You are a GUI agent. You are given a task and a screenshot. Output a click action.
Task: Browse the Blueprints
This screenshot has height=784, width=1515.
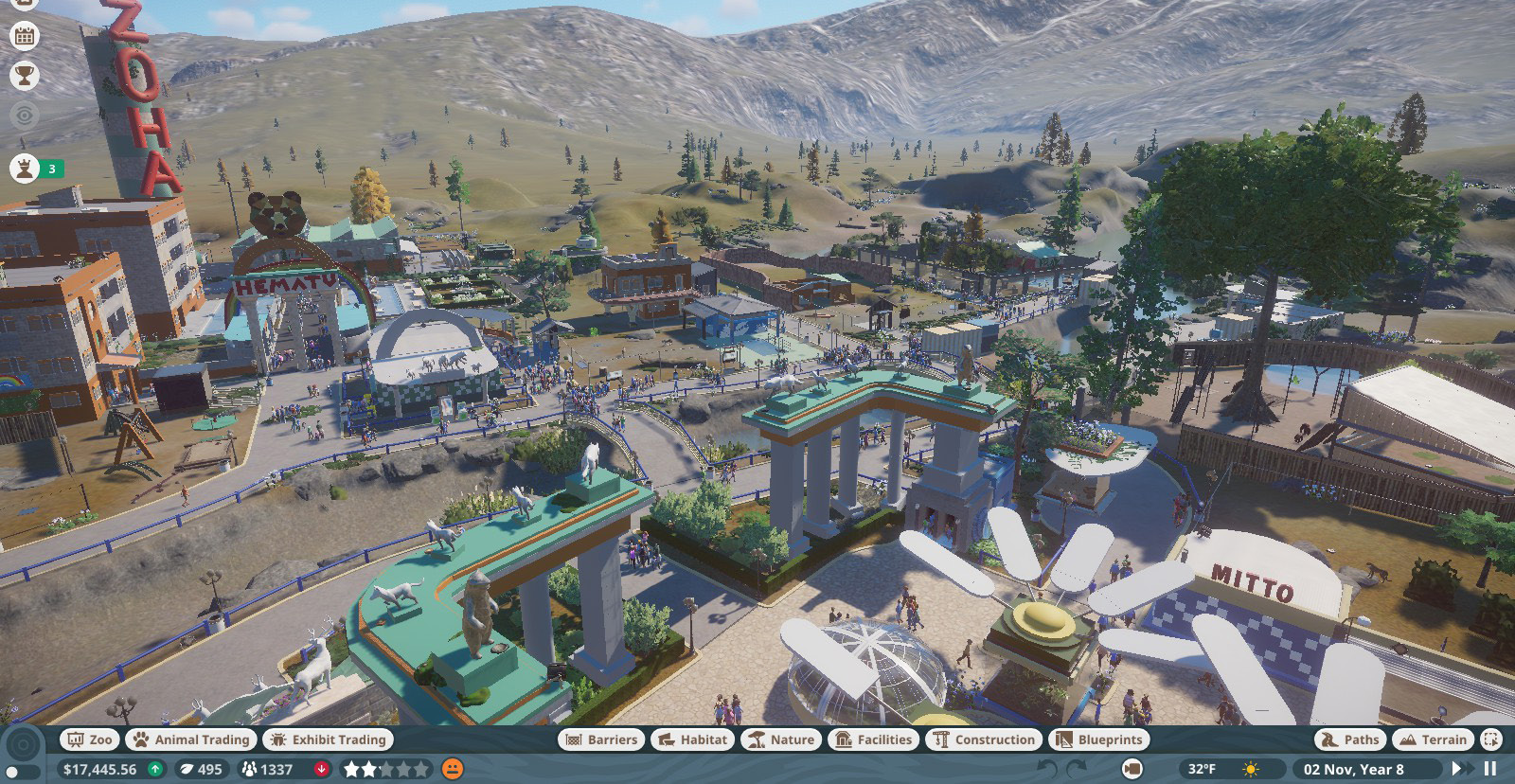point(1099,739)
